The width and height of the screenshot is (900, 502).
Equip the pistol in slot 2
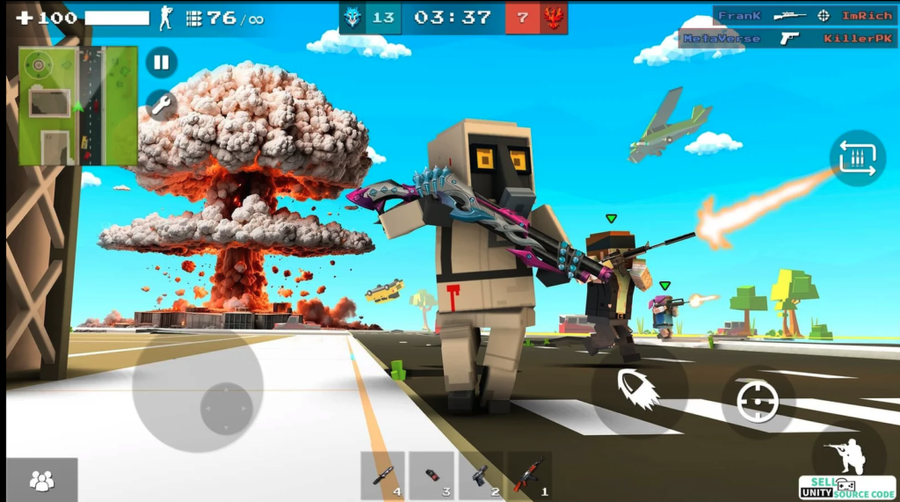tap(481, 476)
